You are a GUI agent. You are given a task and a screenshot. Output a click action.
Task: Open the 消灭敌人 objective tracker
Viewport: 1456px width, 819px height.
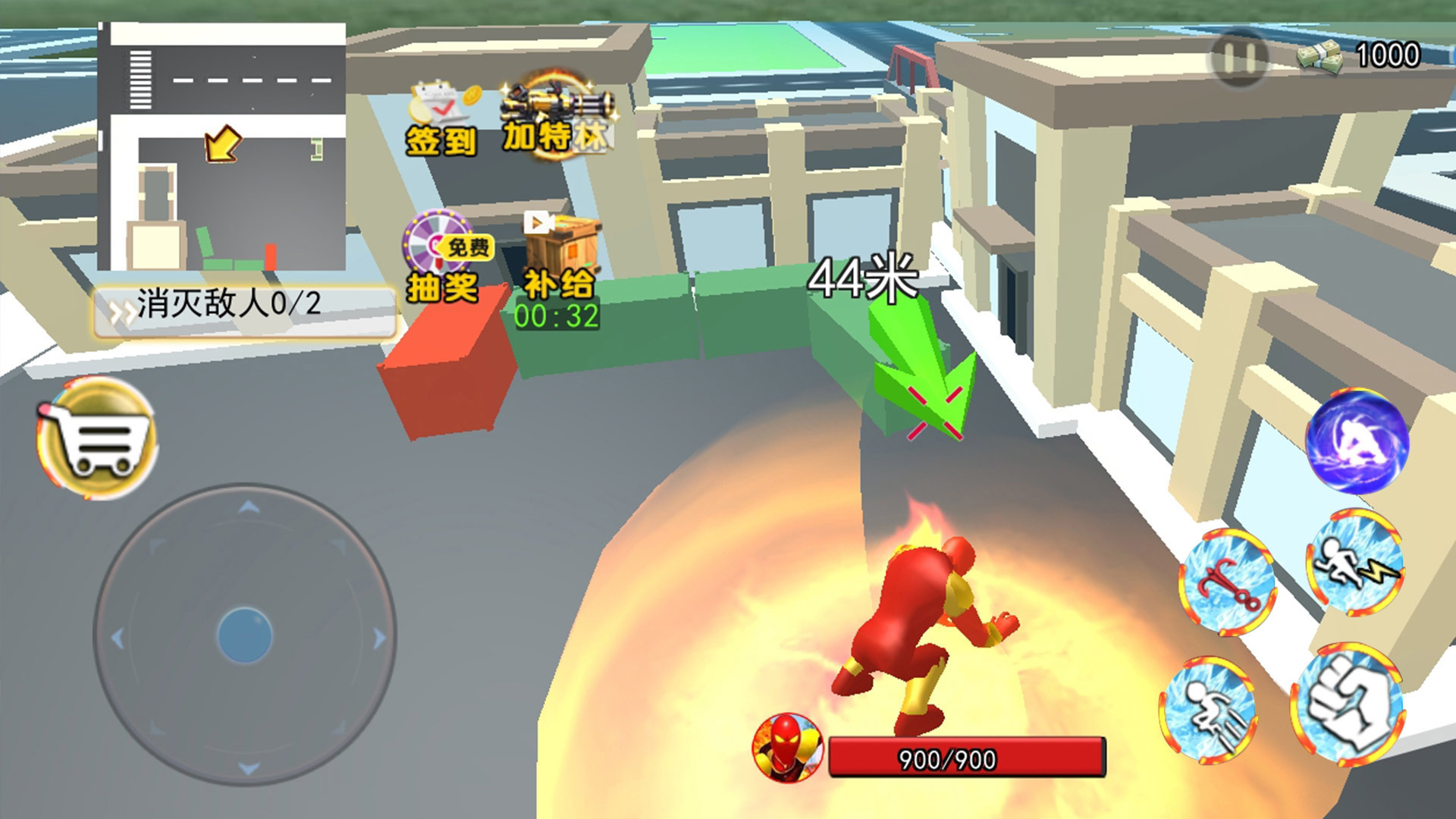coord(244,307)
